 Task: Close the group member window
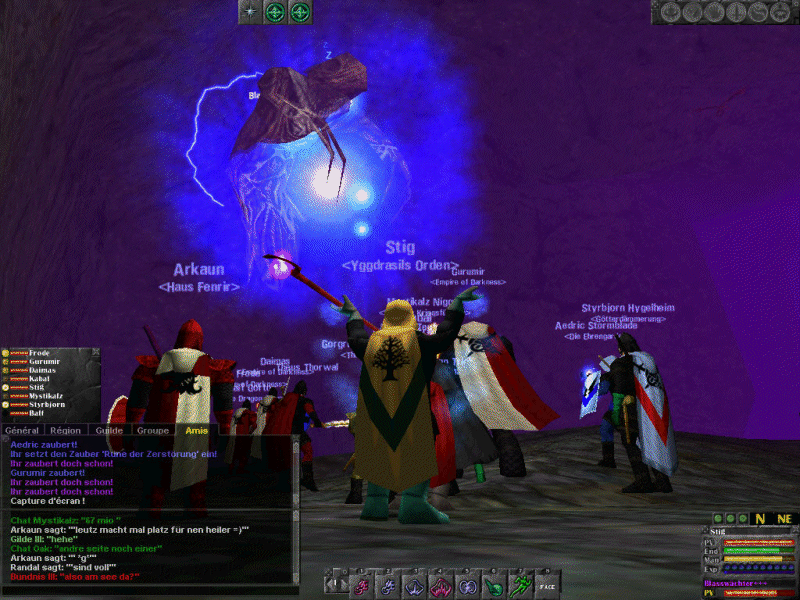[x=95, y=353]
